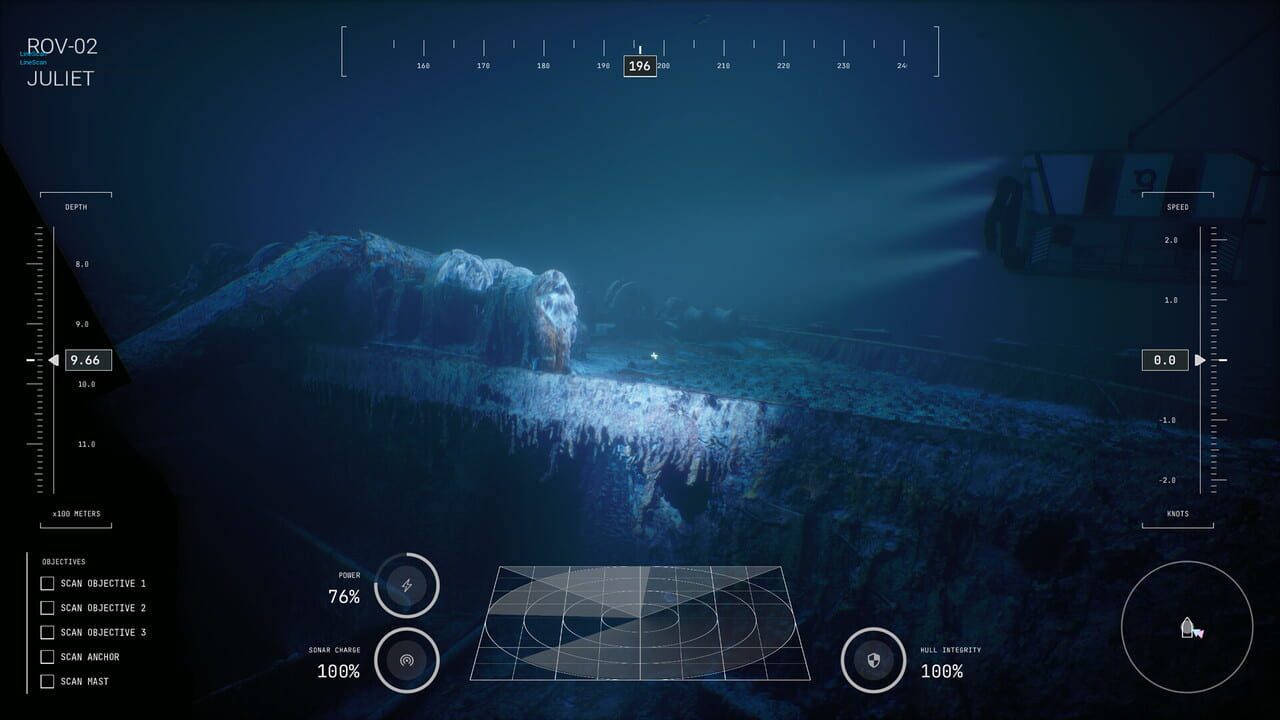The height and width of the screenshot is (720, 1280).
Task: Check the SCAN OBJECTIVE 1 checkbox
Action: tap(47, 583)
